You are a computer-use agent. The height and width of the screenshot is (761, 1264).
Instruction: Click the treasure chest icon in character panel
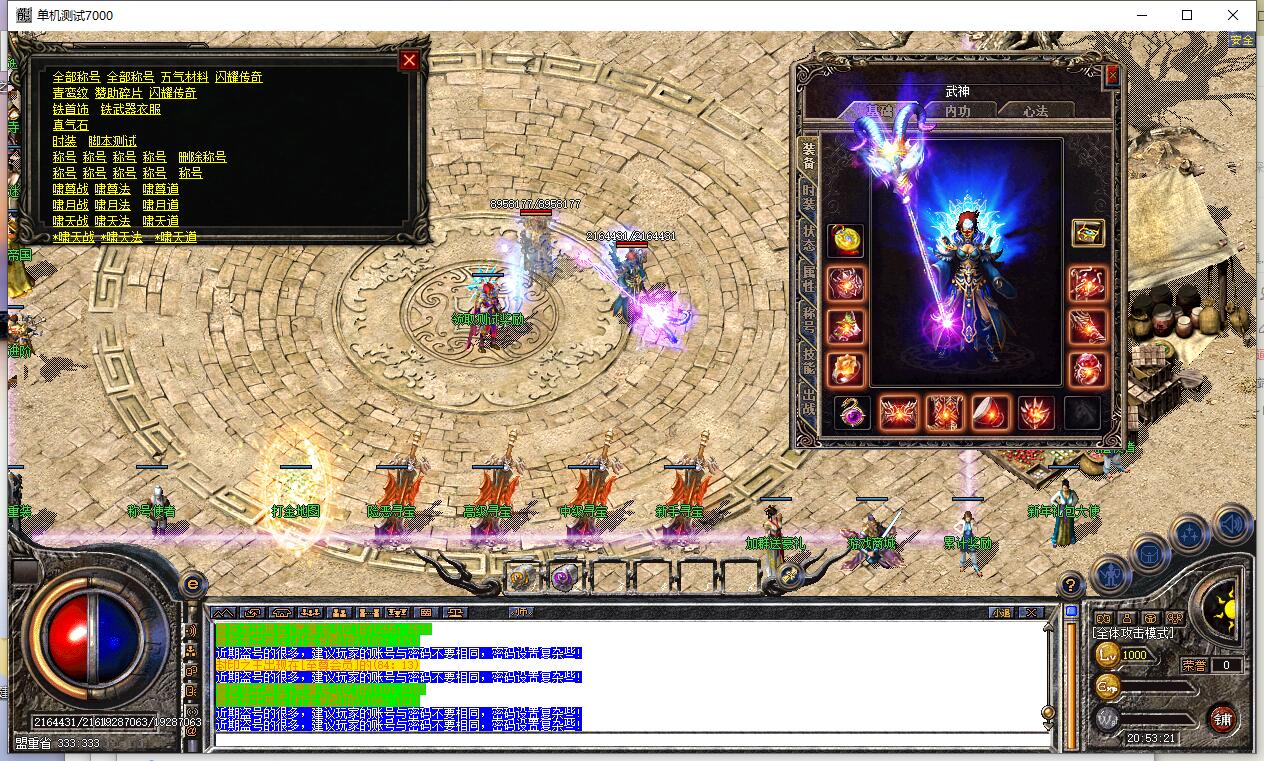pyautogui.click(x=1087, y=234)
